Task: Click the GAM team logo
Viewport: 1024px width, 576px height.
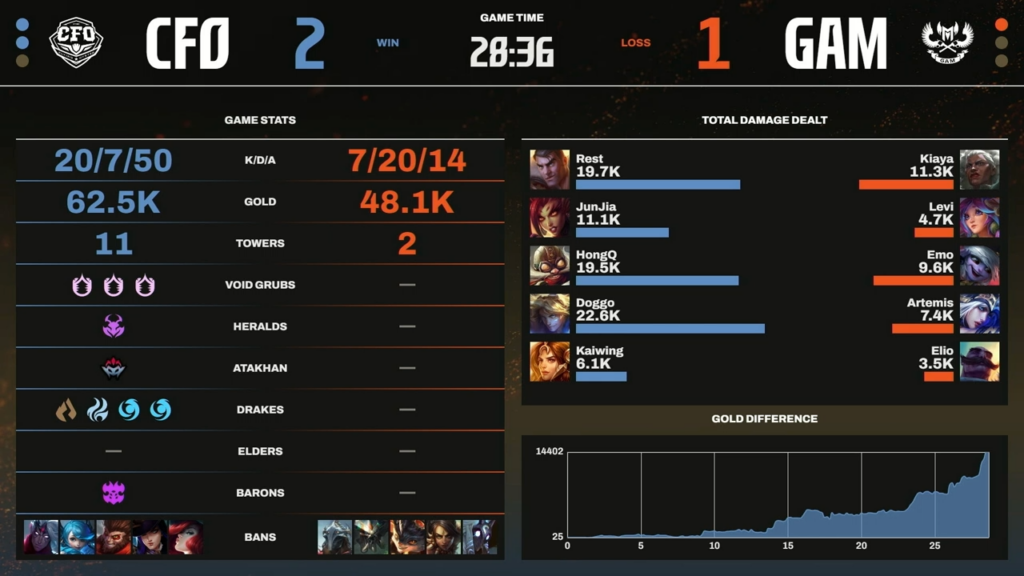Action: coord(947,44)
